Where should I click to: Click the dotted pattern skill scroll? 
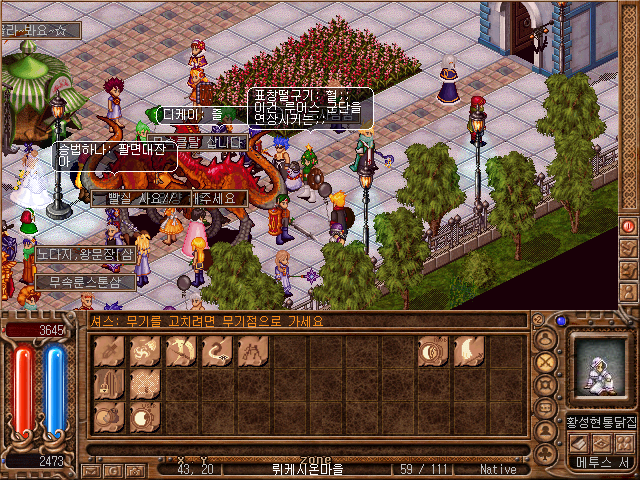(145, 383)
